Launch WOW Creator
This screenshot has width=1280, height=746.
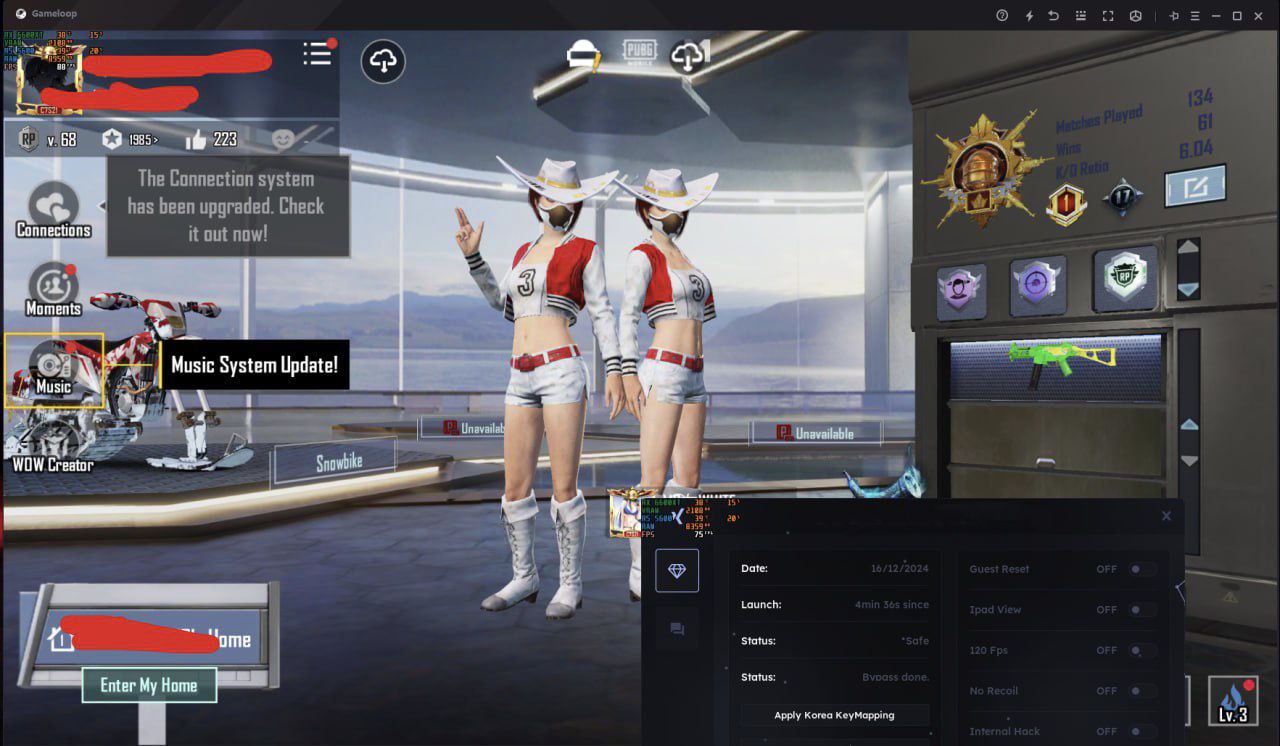[53, 447]
